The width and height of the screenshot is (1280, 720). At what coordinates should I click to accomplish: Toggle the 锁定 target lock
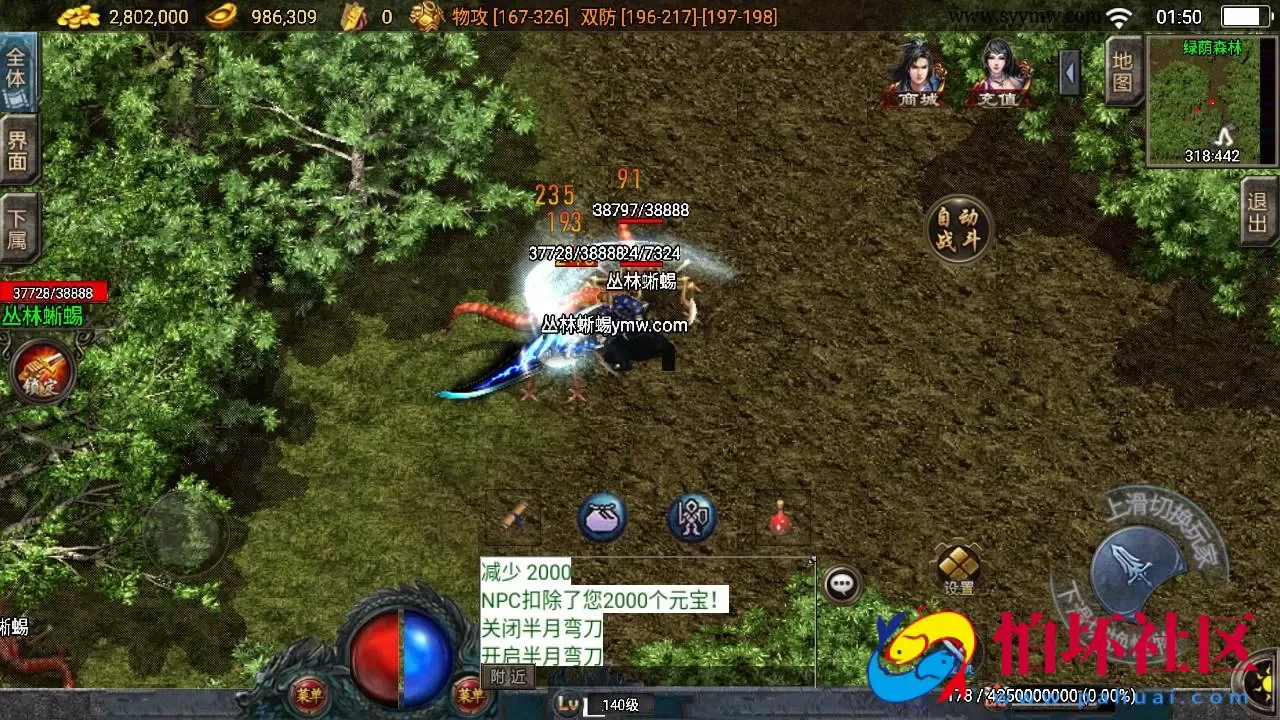coord(40,372)
